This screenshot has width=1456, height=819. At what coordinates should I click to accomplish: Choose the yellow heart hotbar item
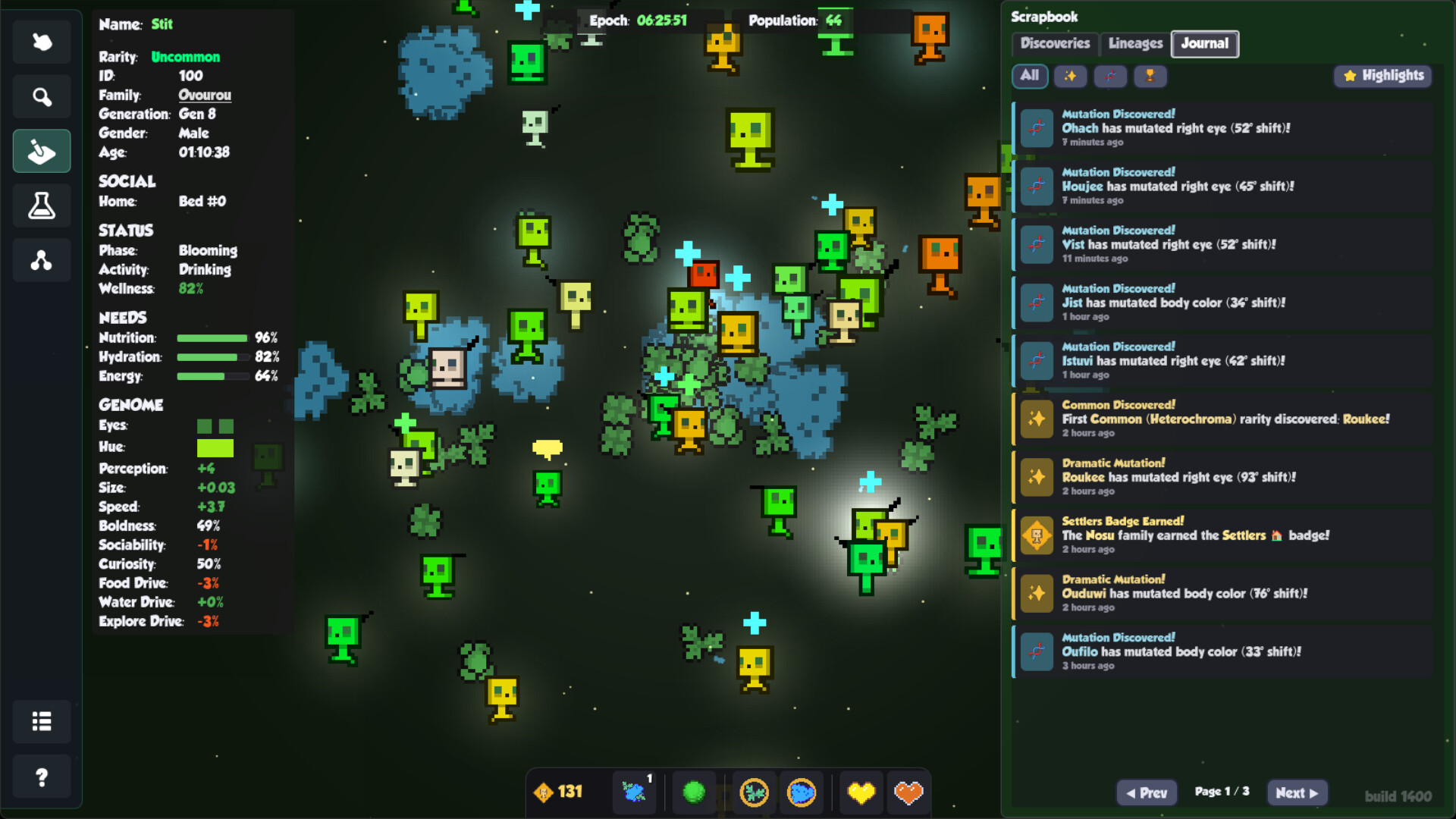click(x=861, y=792)
